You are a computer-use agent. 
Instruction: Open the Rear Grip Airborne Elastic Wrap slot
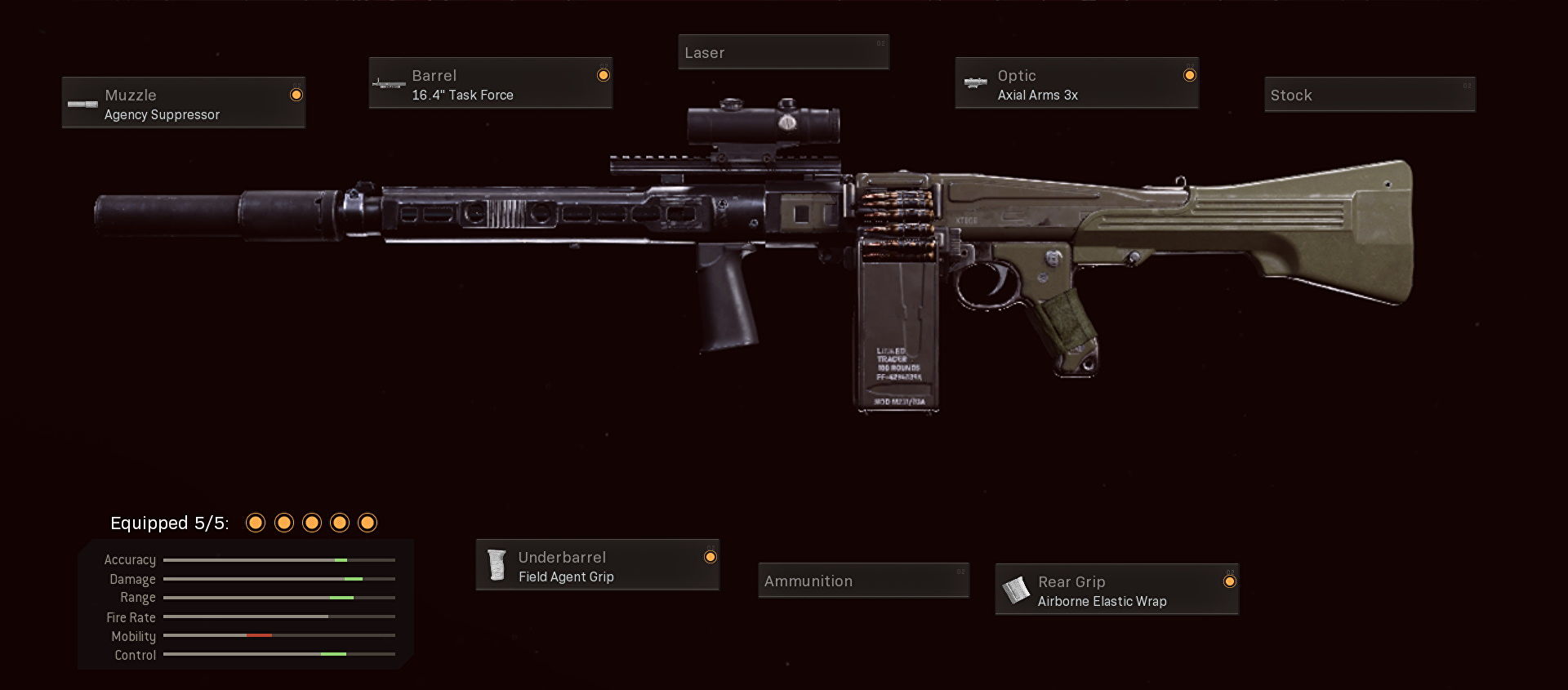coord(1116,590)
